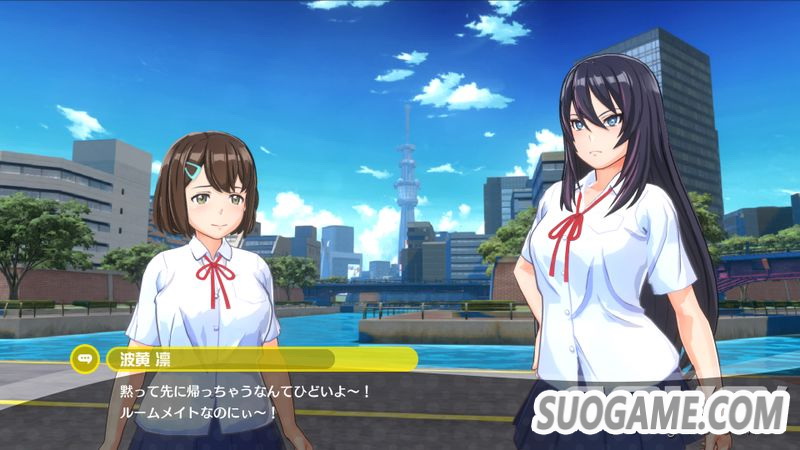Viewport: 800px width, 450px height.
Task: Click the yellow speech bubble icon
Action: click(x=82, y=358)
